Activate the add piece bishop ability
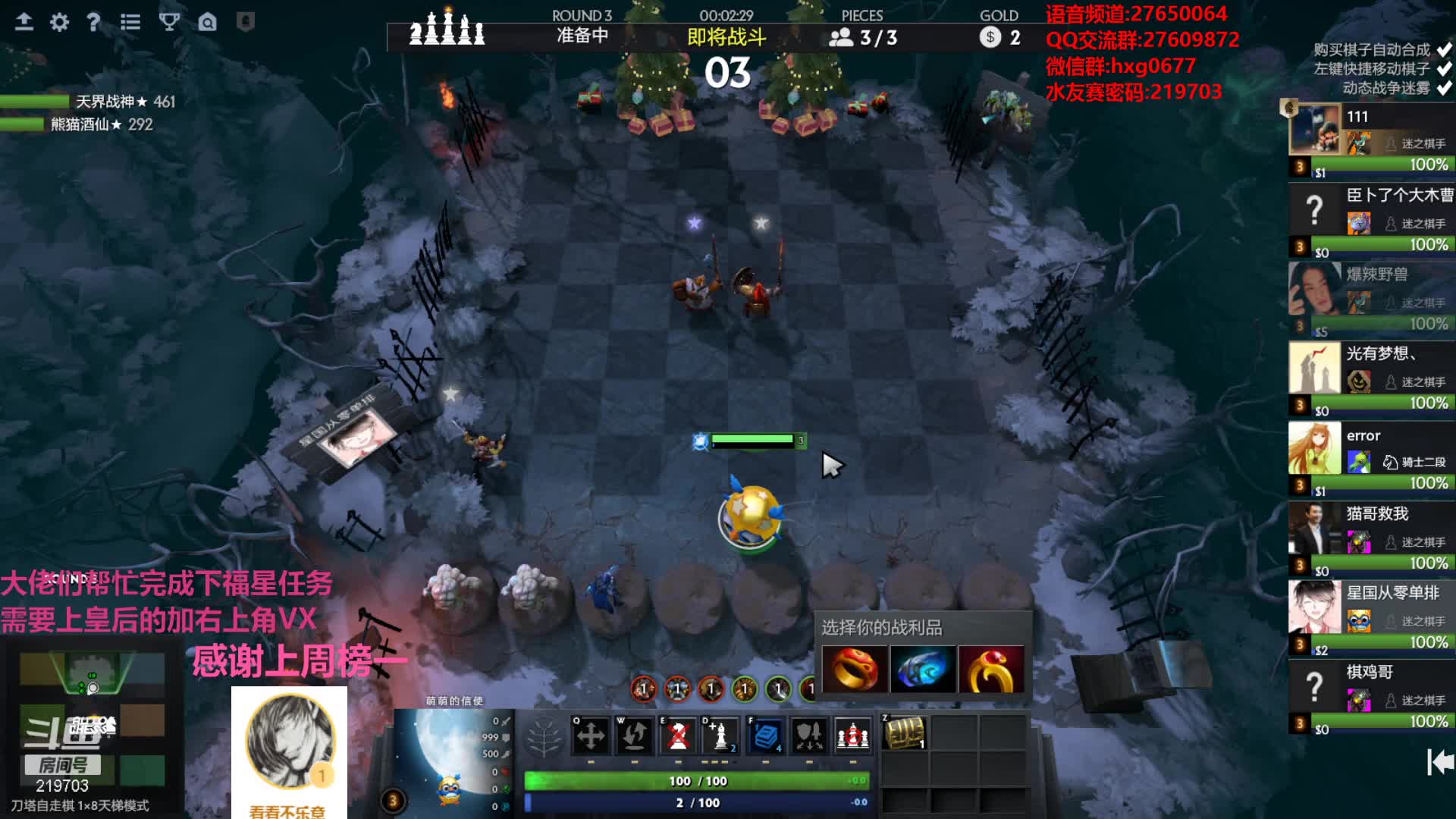1456x819 pixels. (720, 735)
